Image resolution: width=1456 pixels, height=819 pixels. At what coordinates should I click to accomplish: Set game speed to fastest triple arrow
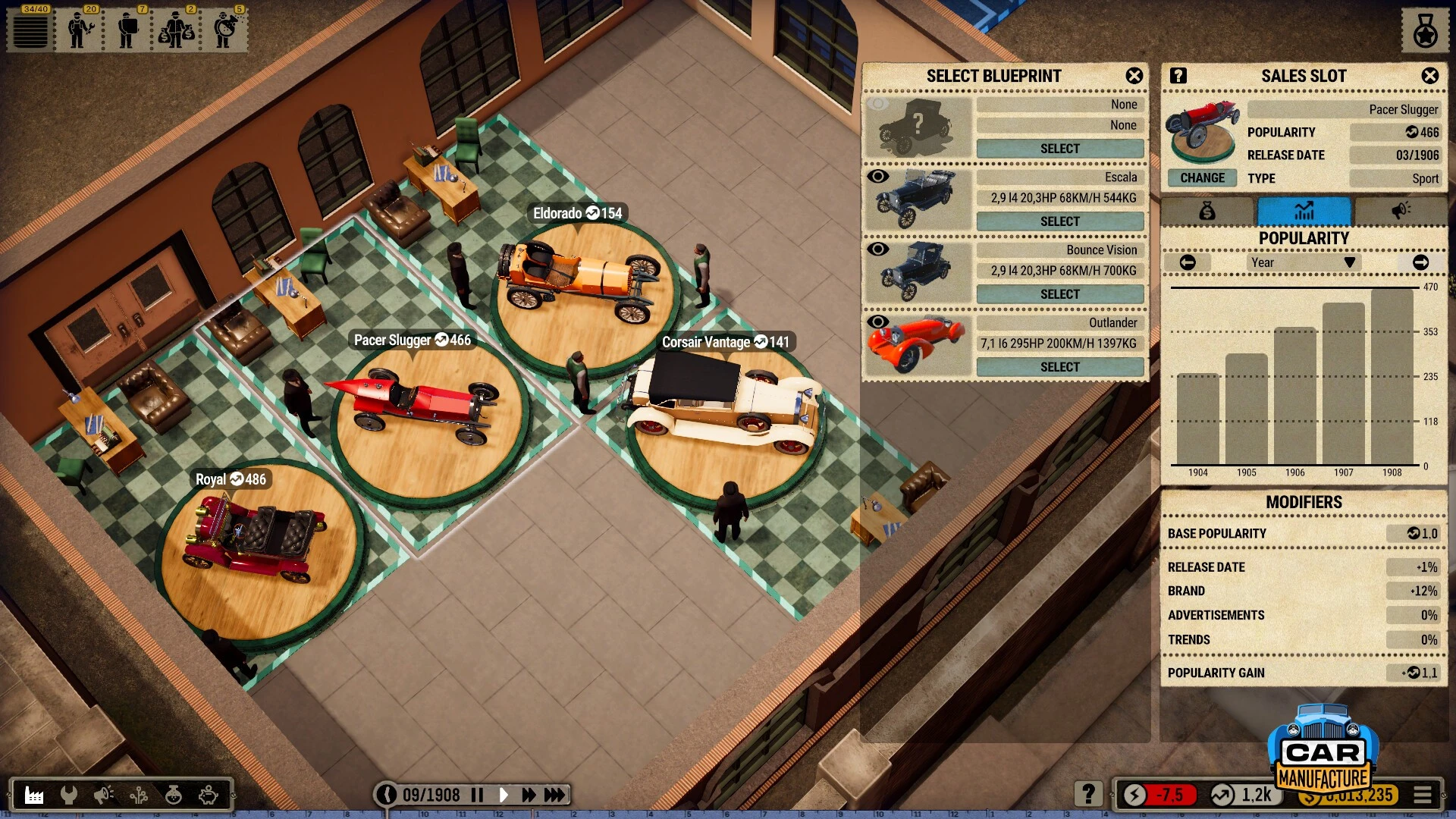pyautogui.click(x=554, y=795)
